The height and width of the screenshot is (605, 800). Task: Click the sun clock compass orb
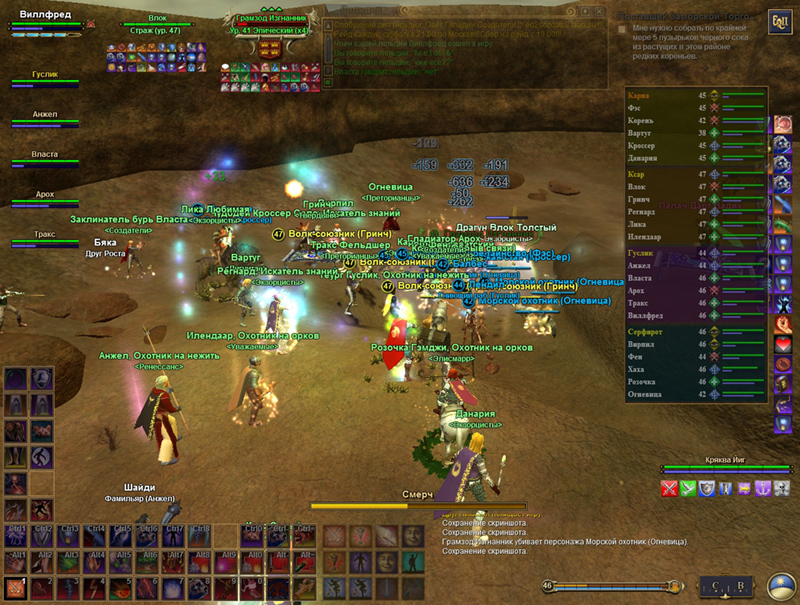click(x=781, y=587)
